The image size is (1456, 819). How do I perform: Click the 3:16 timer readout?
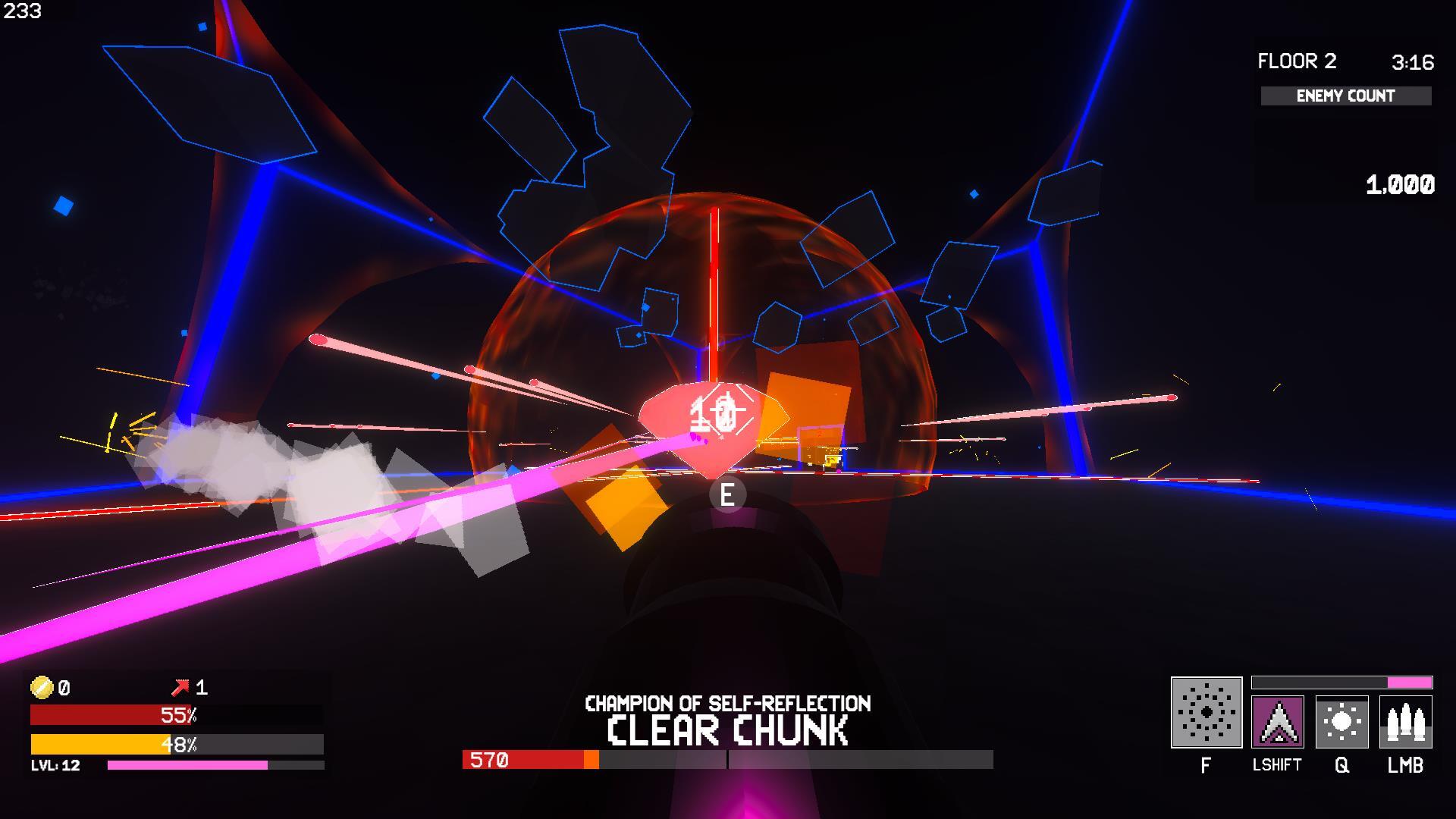pyautogui.click(x=1412, y=61)
